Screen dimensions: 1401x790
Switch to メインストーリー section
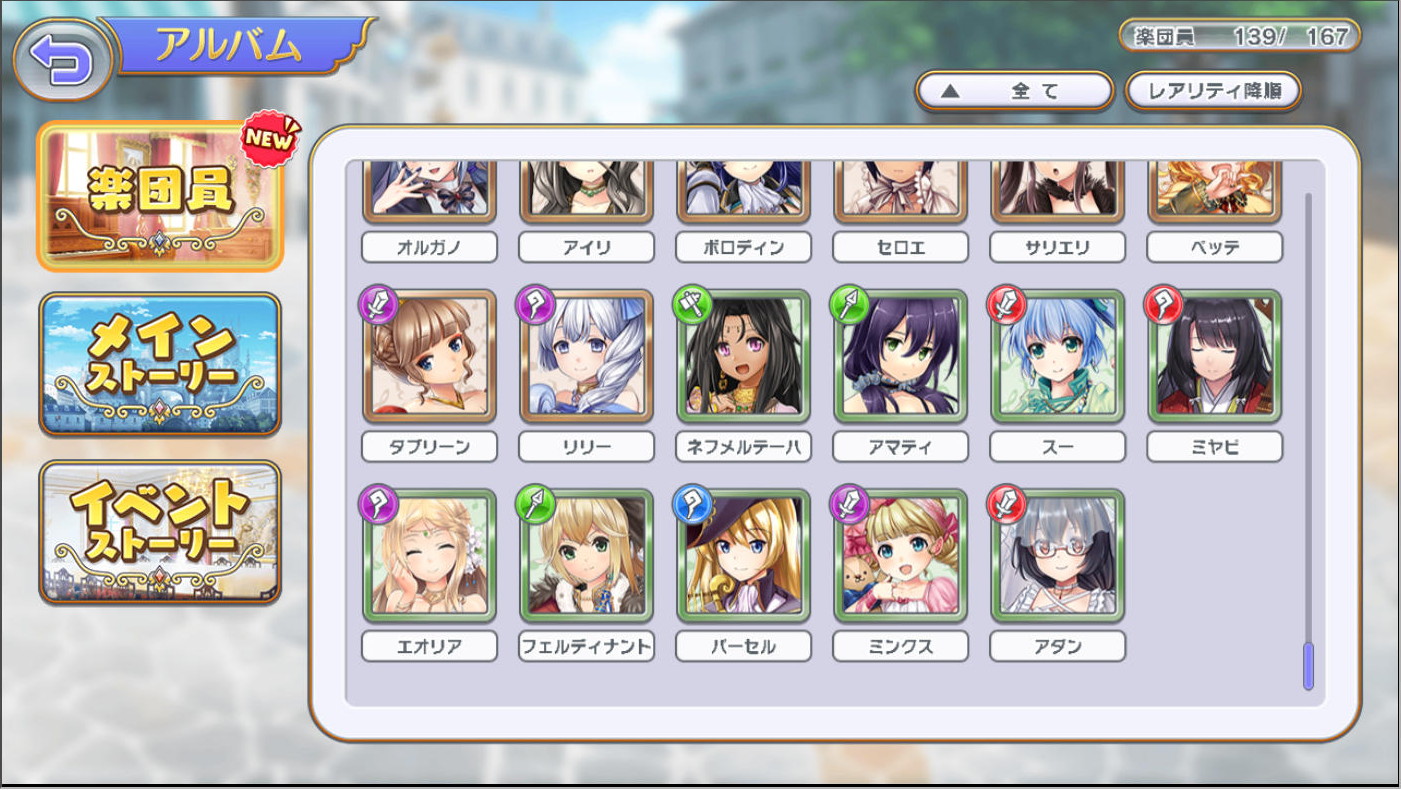point(161,364)
